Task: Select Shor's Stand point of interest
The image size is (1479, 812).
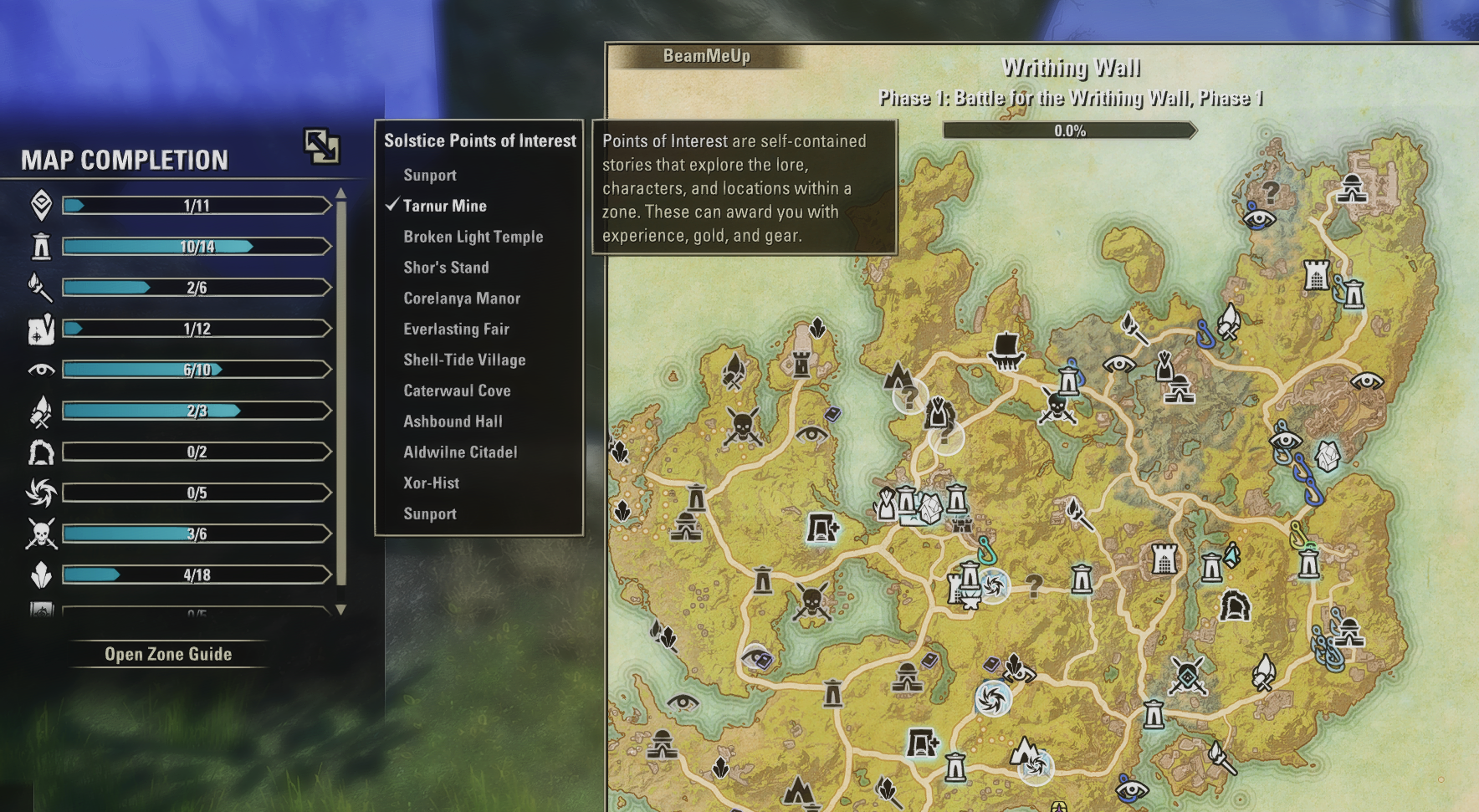Action: click(x=446, y=268)
